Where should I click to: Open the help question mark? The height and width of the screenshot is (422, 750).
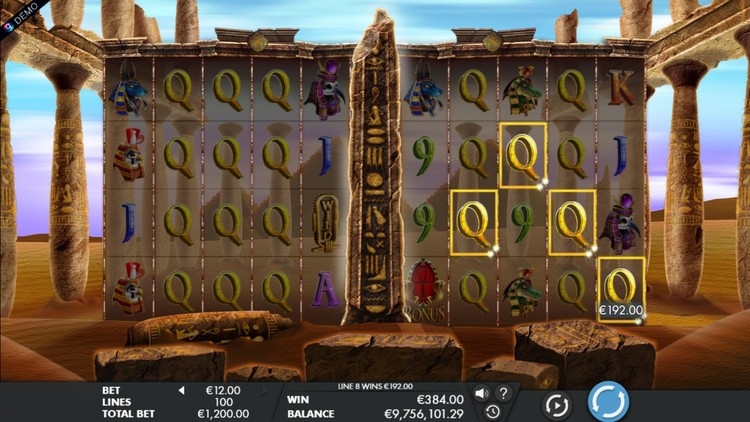click(503, 393)
